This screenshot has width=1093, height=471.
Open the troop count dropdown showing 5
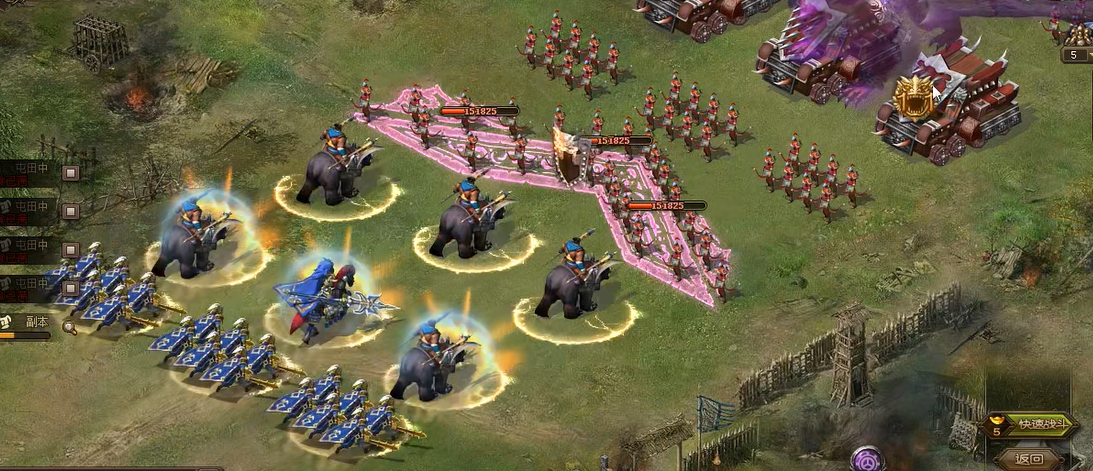click(x=1076, y=55)
